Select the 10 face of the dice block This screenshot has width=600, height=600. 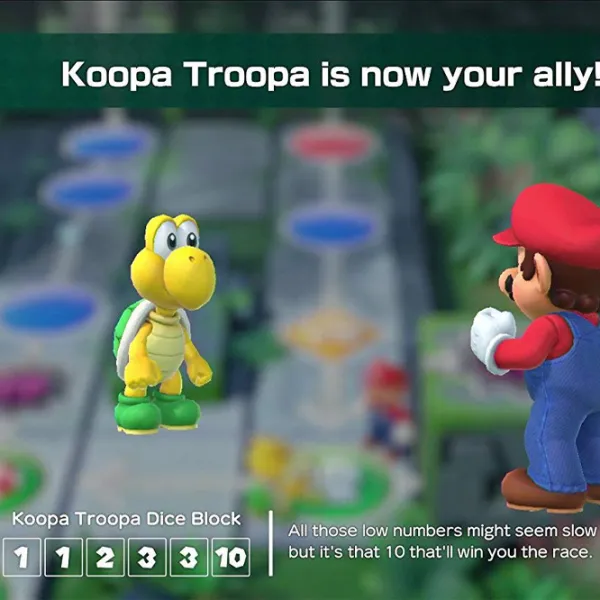pyautogui.click(x=231, y=557)
